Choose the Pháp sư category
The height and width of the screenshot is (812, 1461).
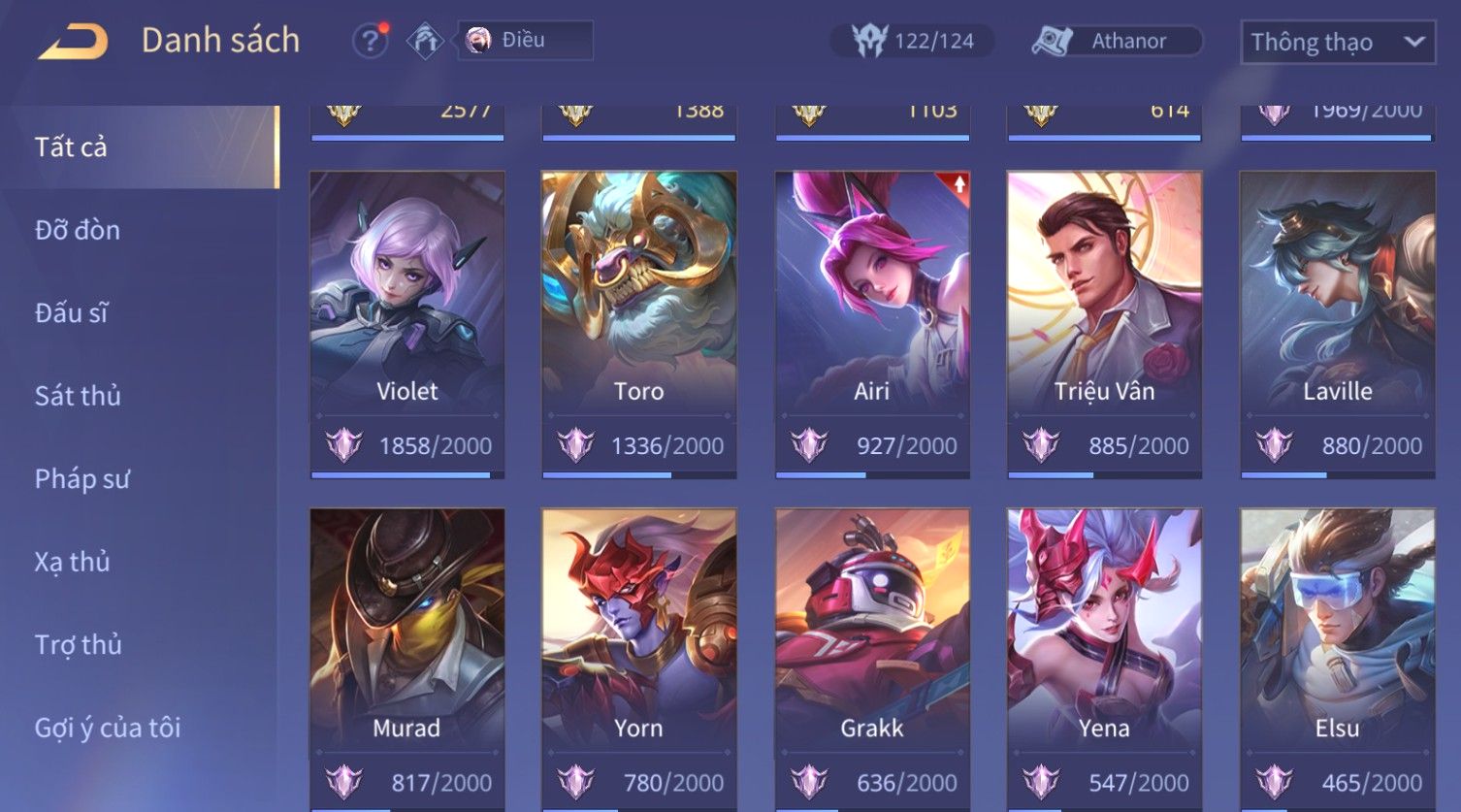point(81,479)
